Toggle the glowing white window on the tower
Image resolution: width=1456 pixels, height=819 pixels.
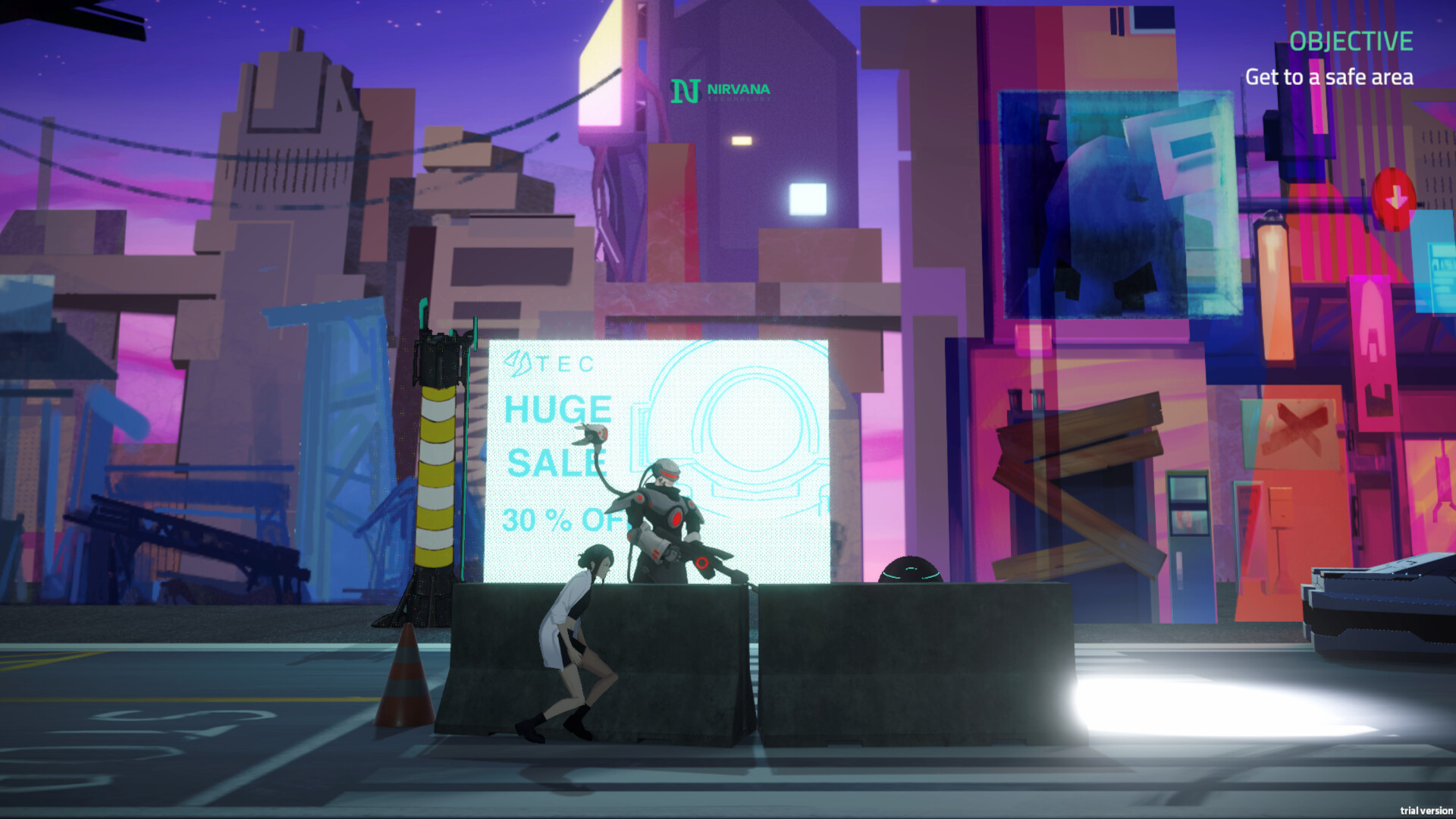pos(807,200)
